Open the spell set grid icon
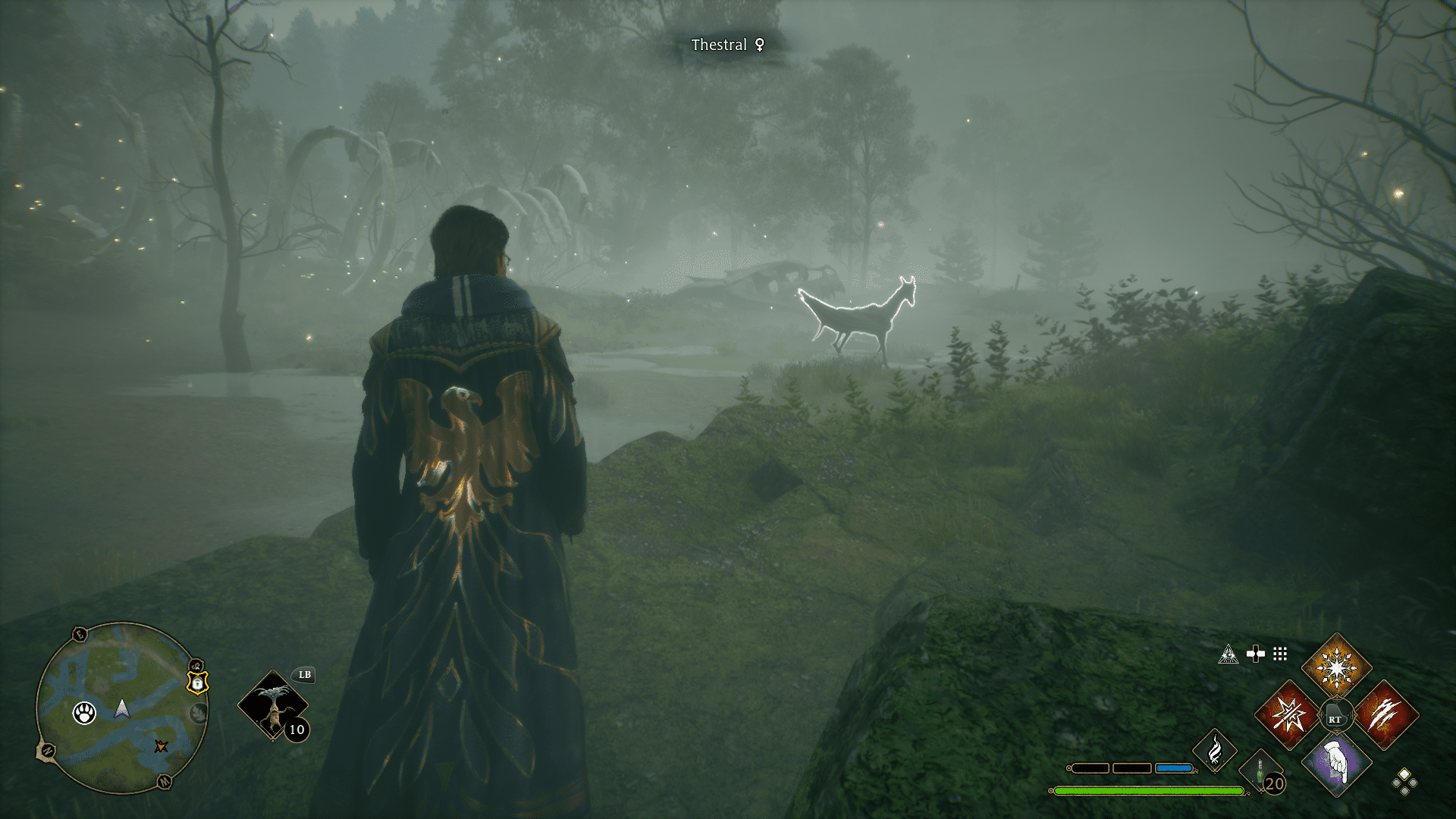 (1279, 654)
